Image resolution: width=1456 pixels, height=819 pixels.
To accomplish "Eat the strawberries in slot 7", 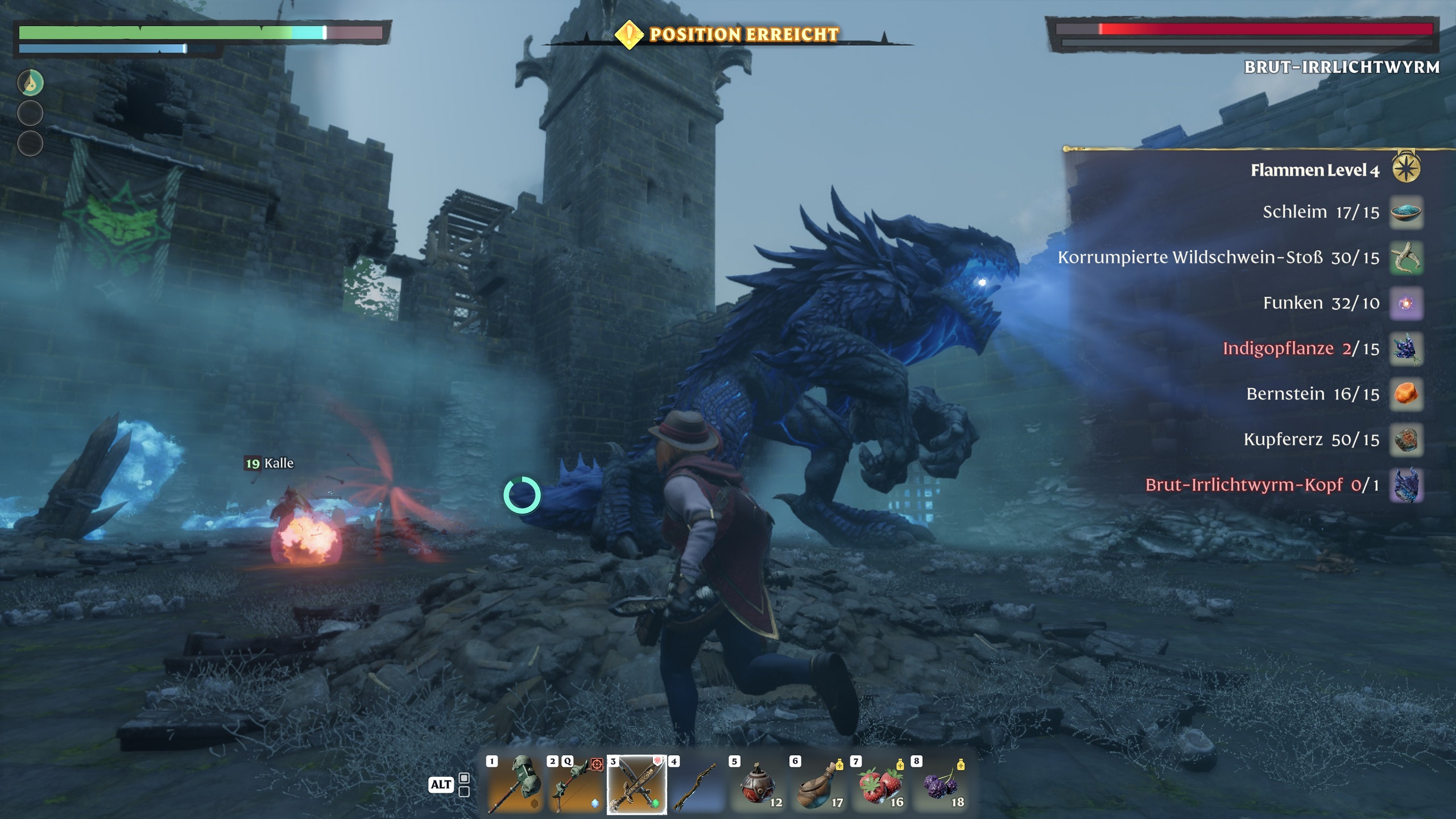I will pyautogui.click(x=879, y=784).
